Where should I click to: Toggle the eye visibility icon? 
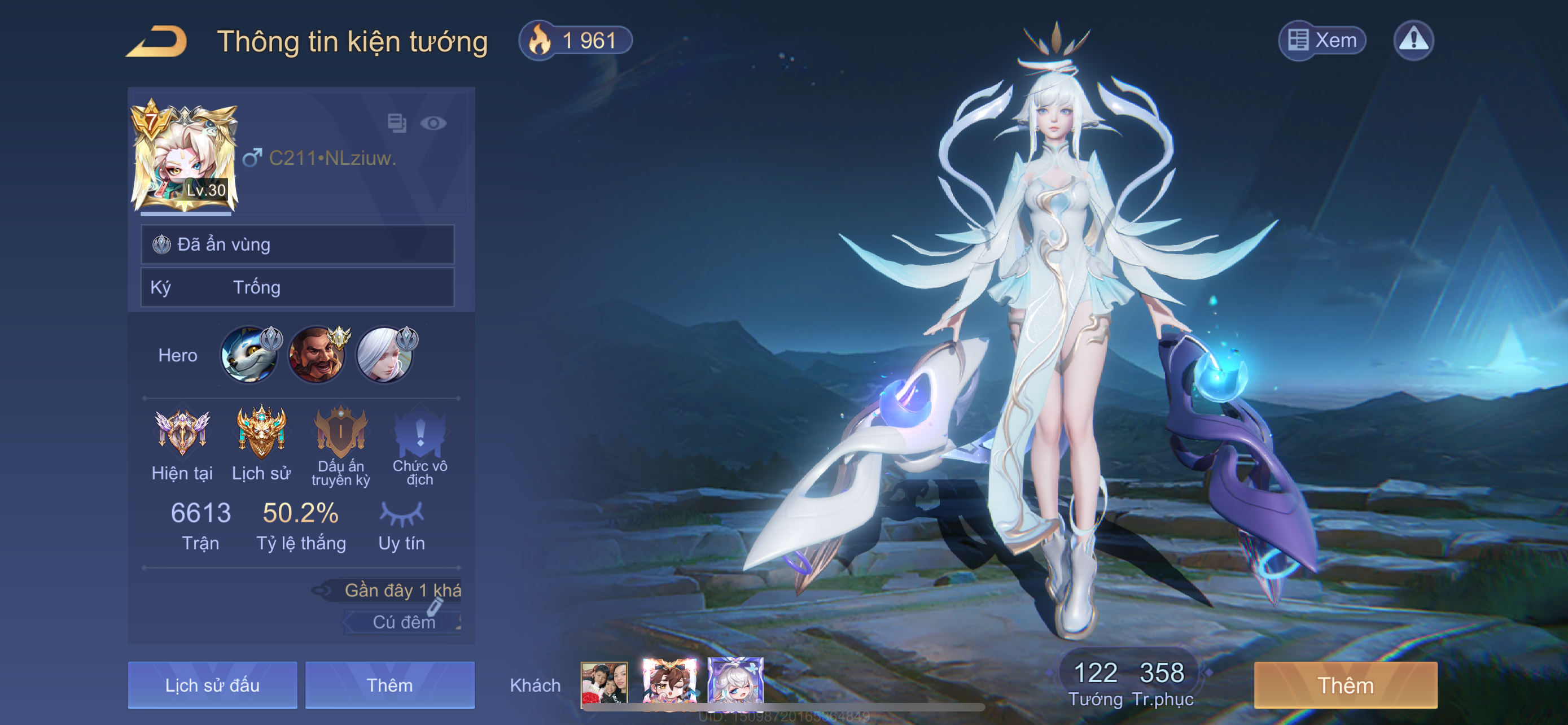[x=433, y=124]
